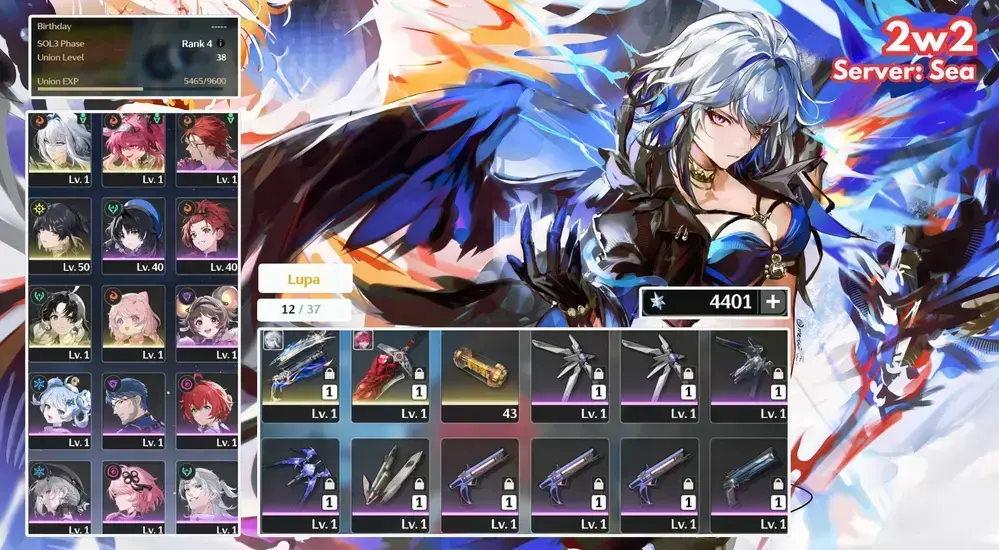This screenshot has height=550, width=999.
Task: Pick the light-blue-haired girl with hair ornament
Action: click(x=60, y=410)
